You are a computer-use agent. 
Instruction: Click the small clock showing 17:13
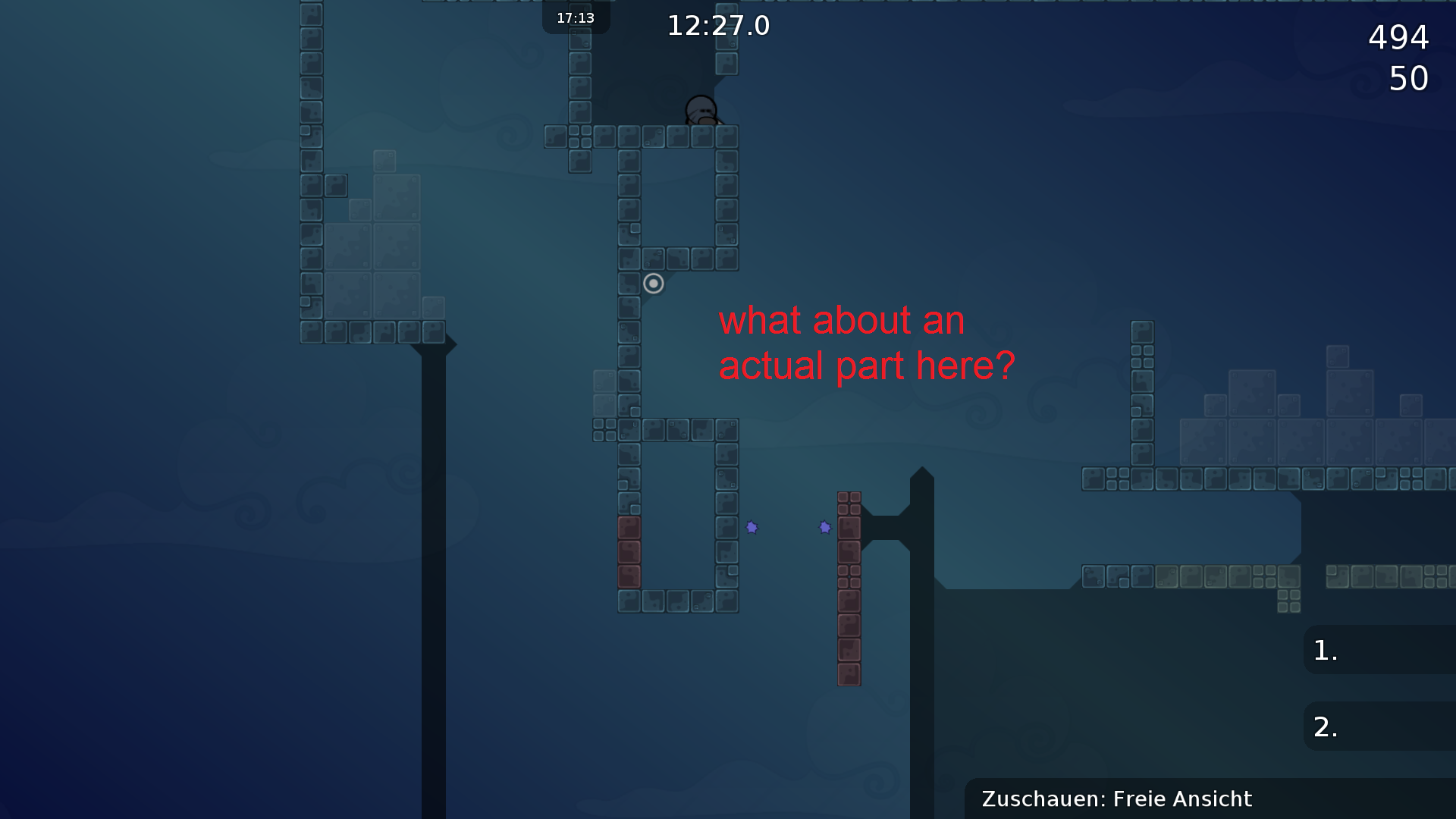(x=575, y=17)
